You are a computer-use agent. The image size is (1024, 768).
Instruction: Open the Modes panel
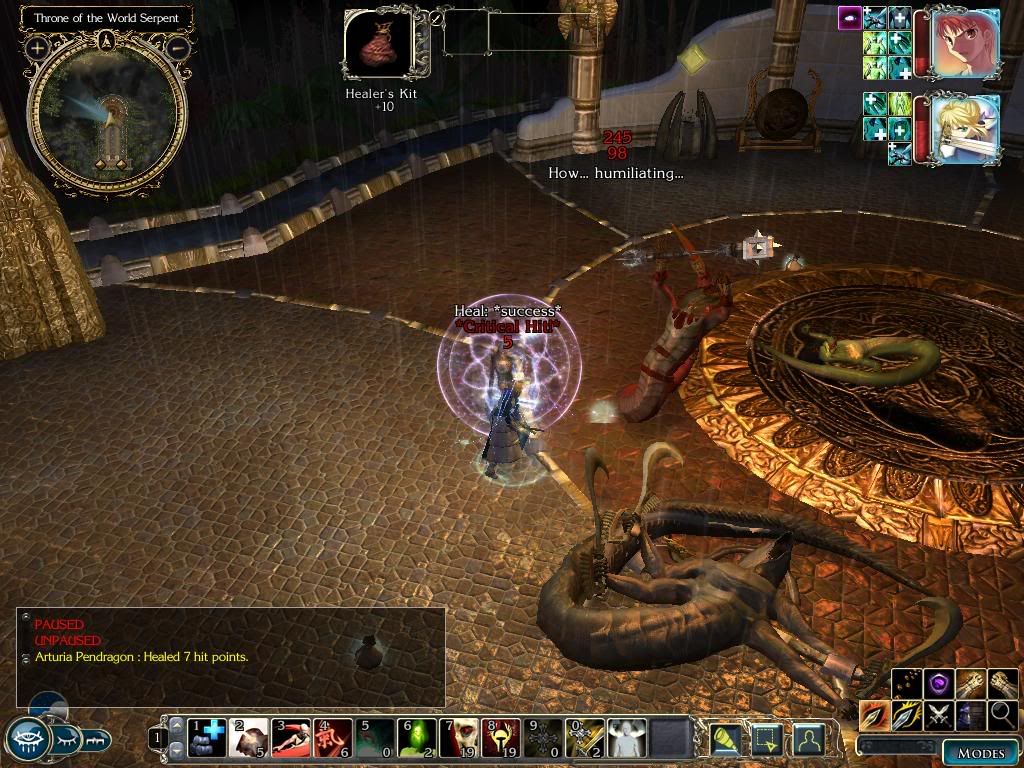click(x=980, y=752)
